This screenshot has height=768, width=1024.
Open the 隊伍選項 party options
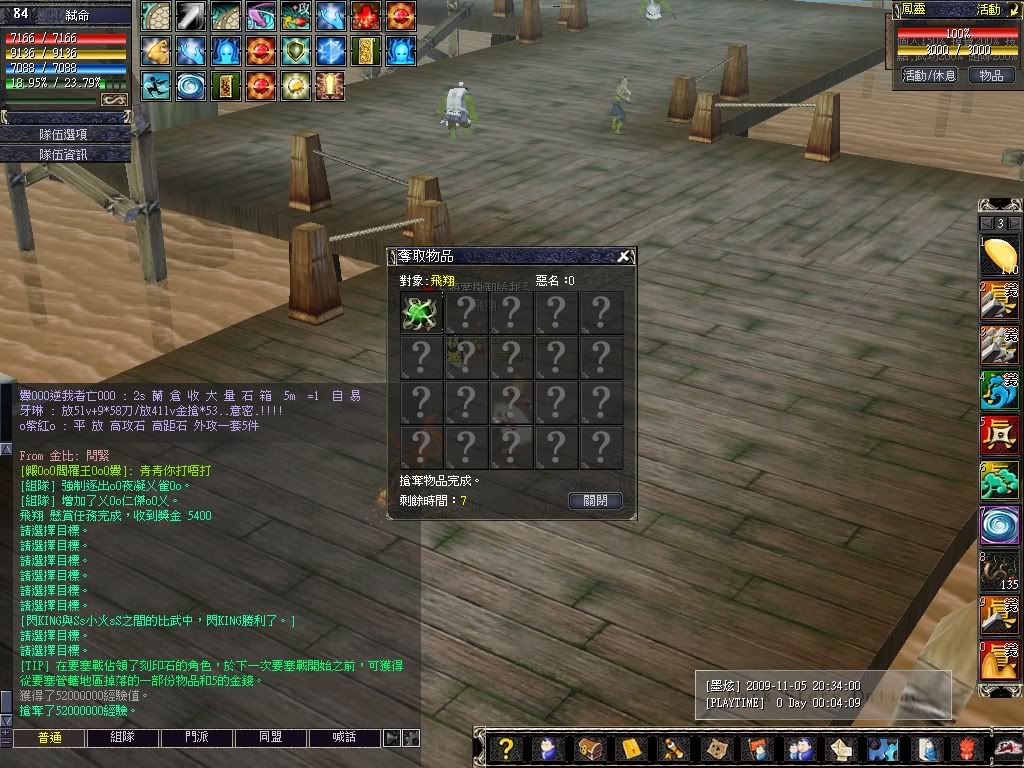point(65,134)
